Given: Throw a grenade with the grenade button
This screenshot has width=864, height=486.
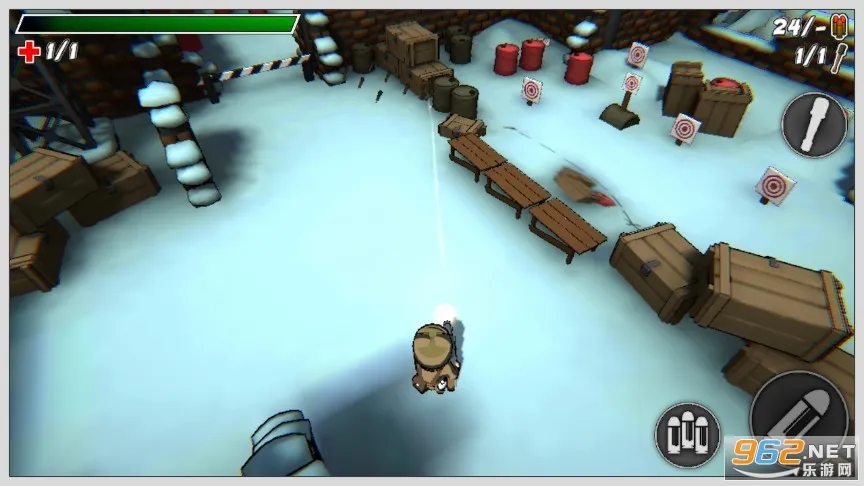Looking at the screenshot, I should pos(813,124).
